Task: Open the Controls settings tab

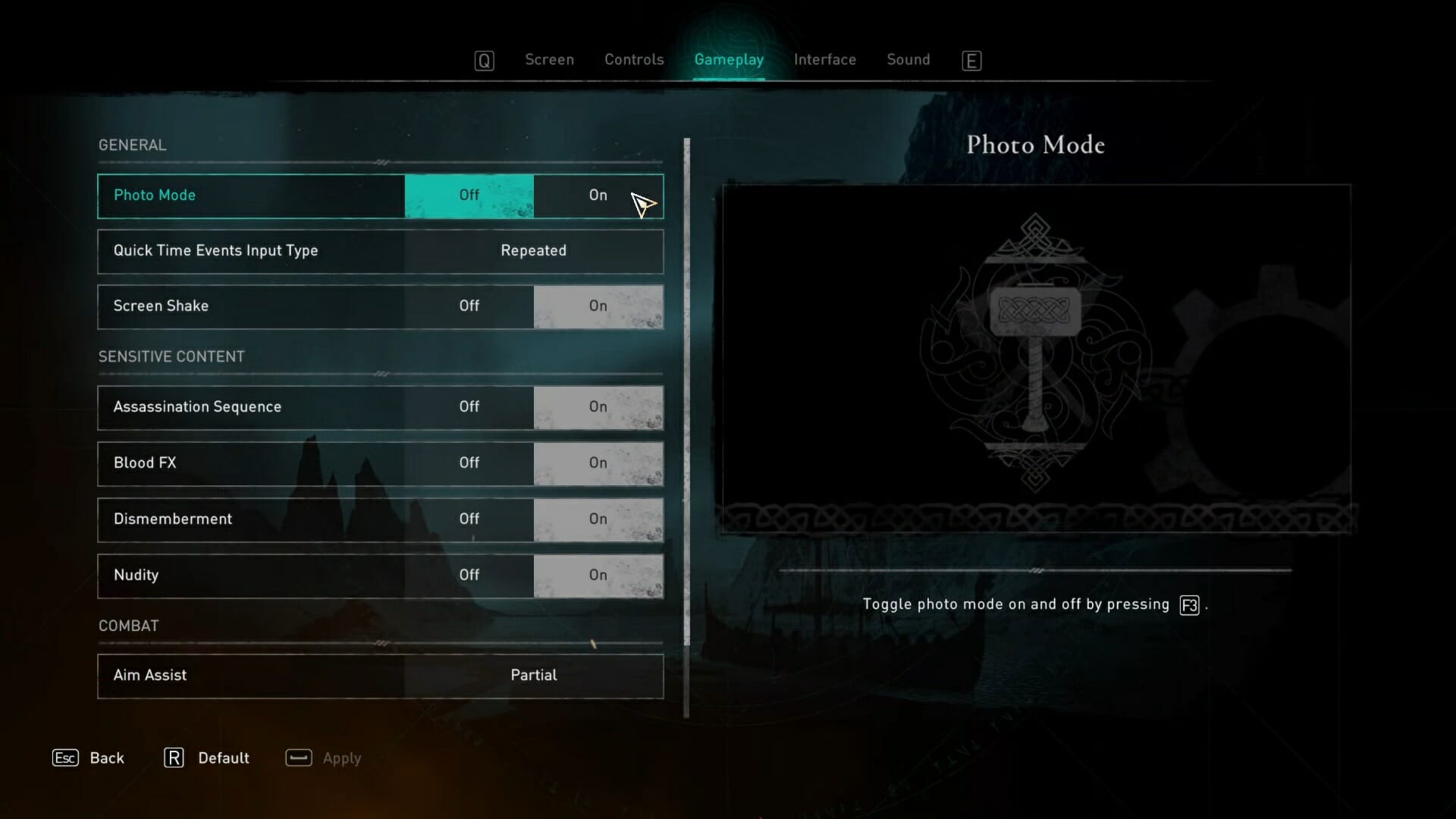Action: click(634, 60)
